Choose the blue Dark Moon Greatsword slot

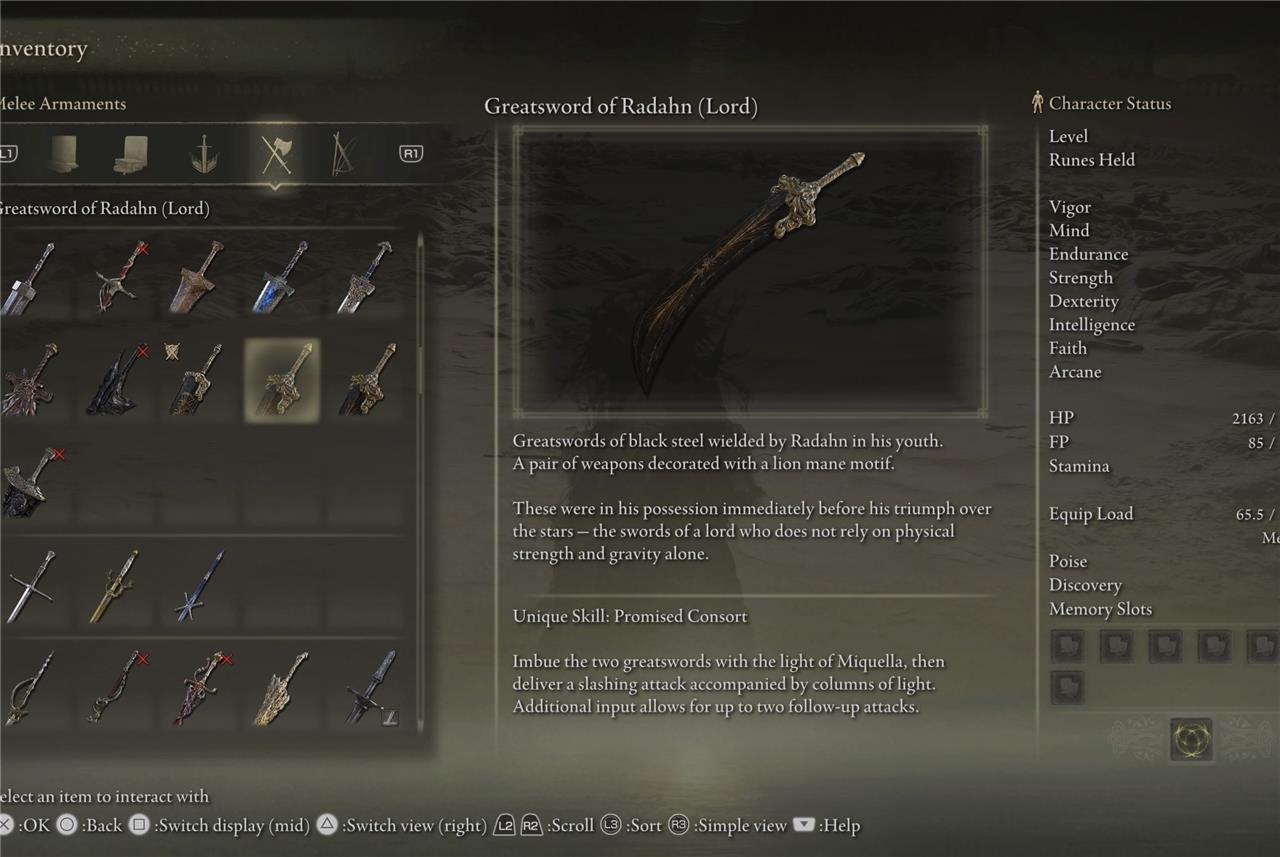(x=281, y=277)
